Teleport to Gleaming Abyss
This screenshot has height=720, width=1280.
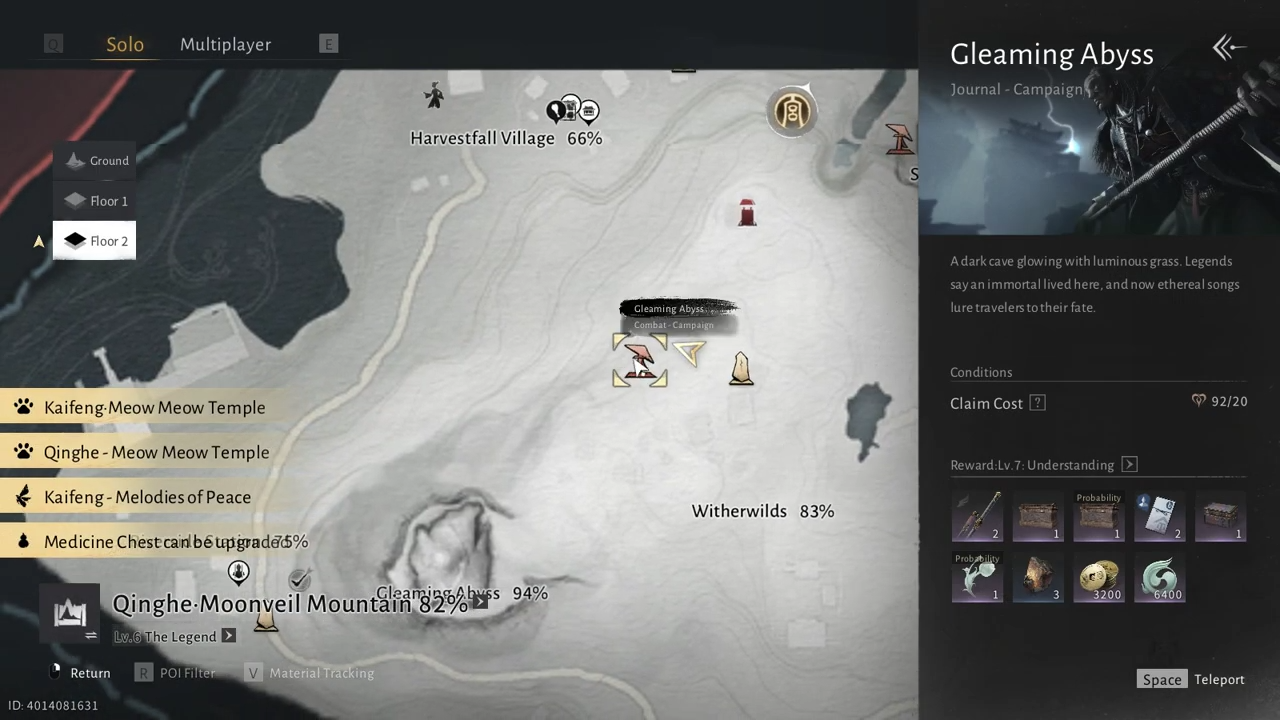(1194, 680)
